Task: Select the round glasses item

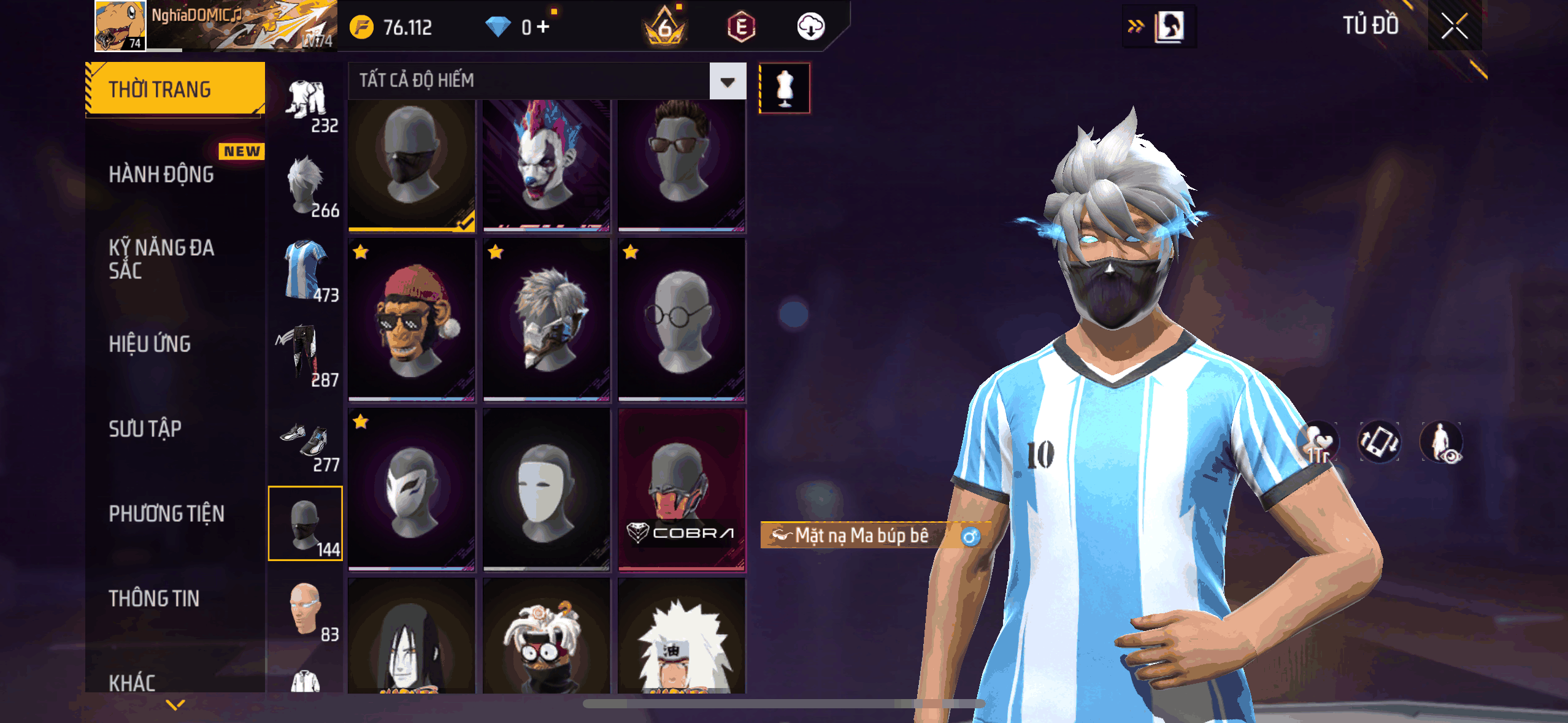Action: (x=681, y=319)
